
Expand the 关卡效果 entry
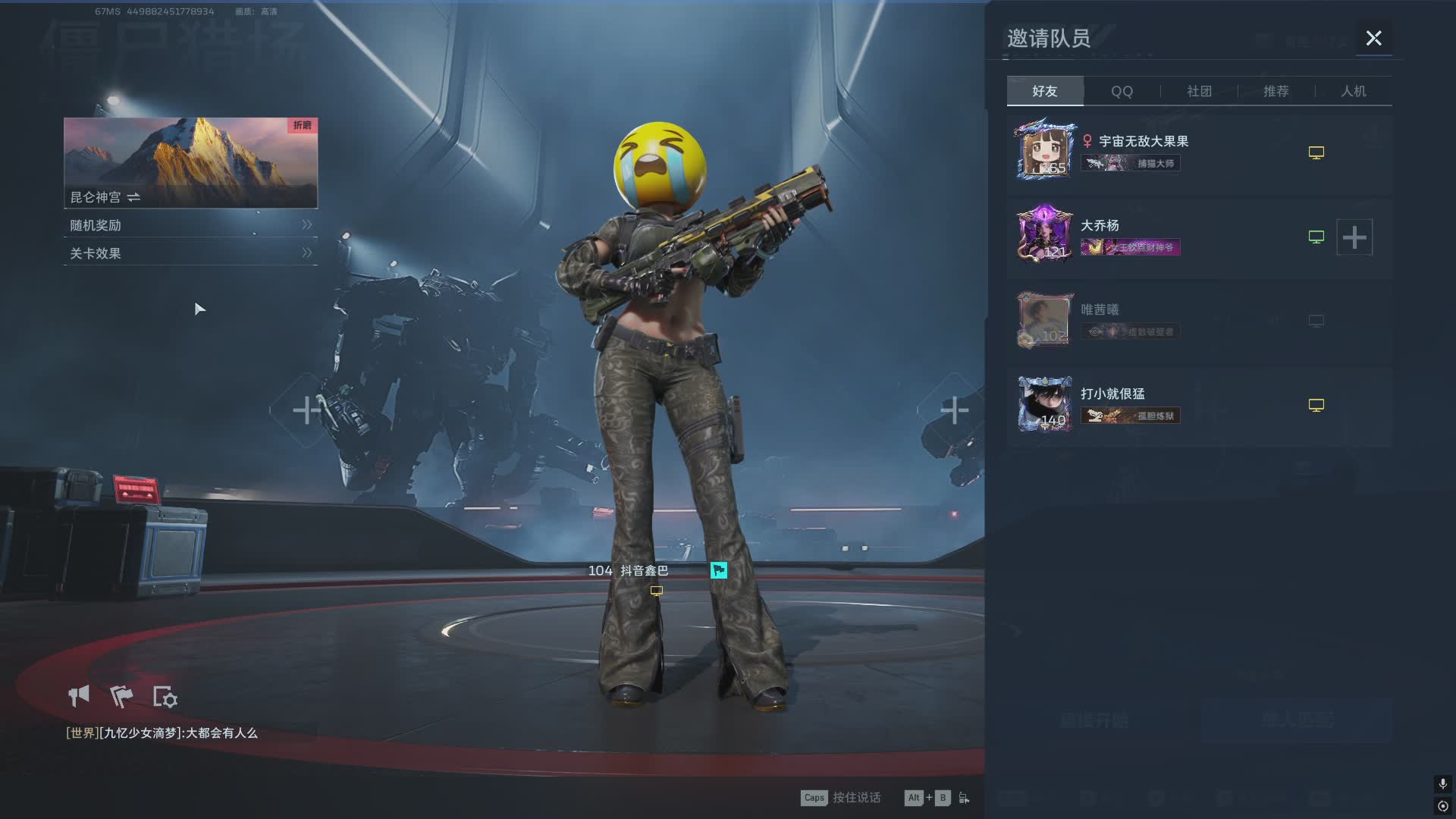click(x=190, y=253)
